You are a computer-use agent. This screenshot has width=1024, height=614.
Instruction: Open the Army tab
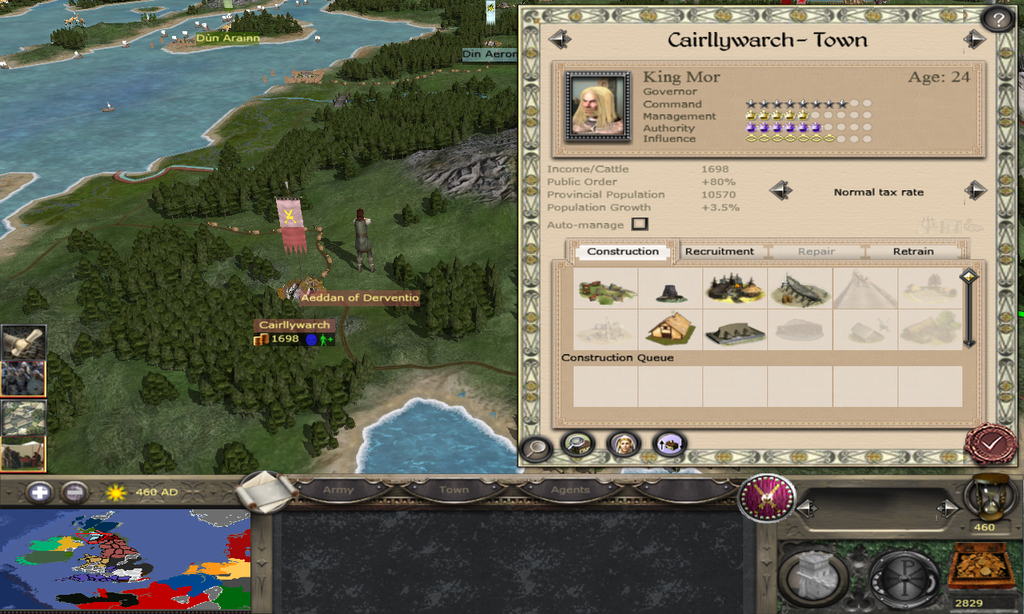(x=338, y=490)
